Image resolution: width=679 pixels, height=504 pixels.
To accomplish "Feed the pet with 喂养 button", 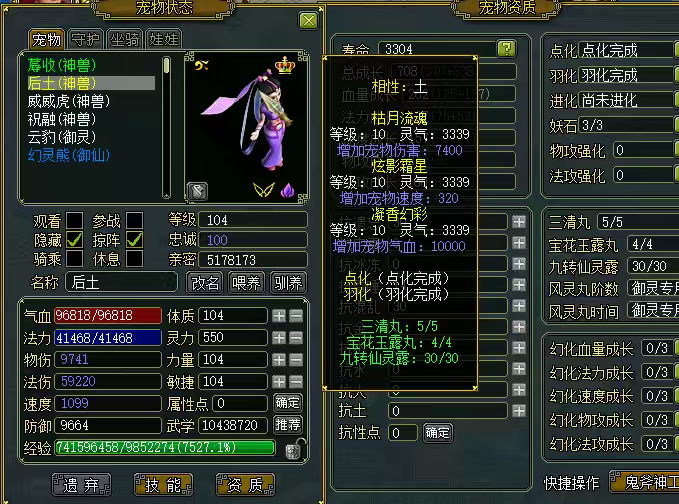I will point(245,283).
